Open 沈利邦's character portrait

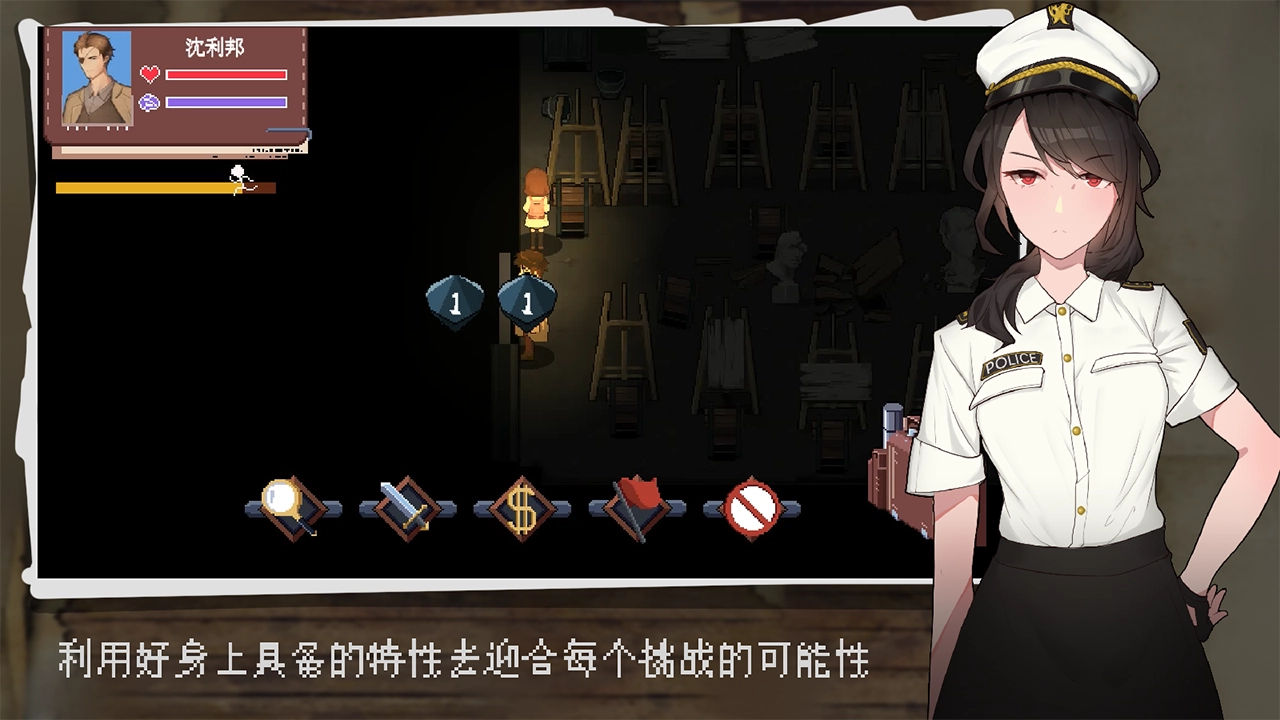point(95,80)
